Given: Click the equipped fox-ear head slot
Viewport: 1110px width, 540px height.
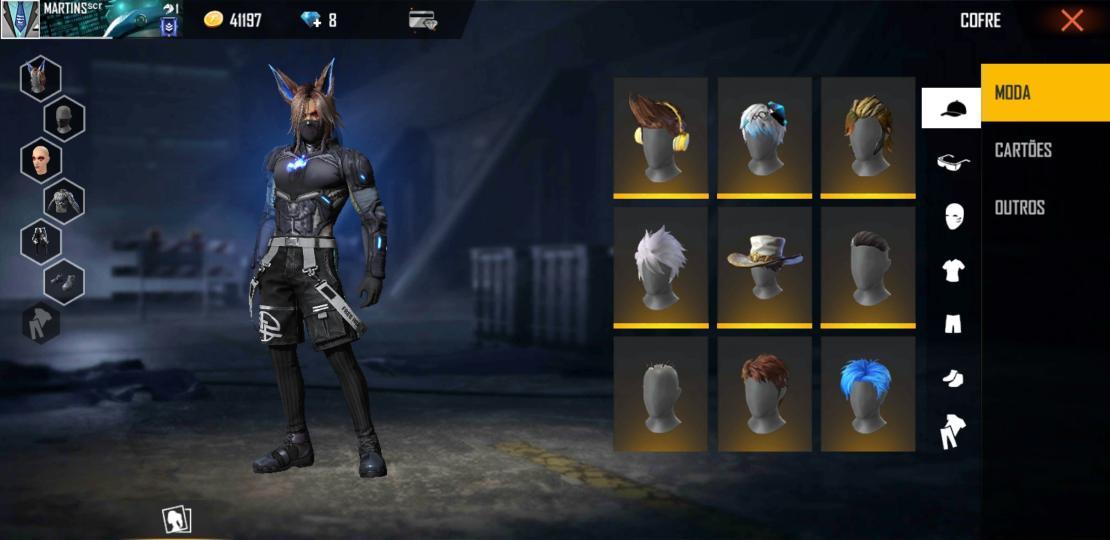Looking at the screenshot, I should [x=40, y=78].
